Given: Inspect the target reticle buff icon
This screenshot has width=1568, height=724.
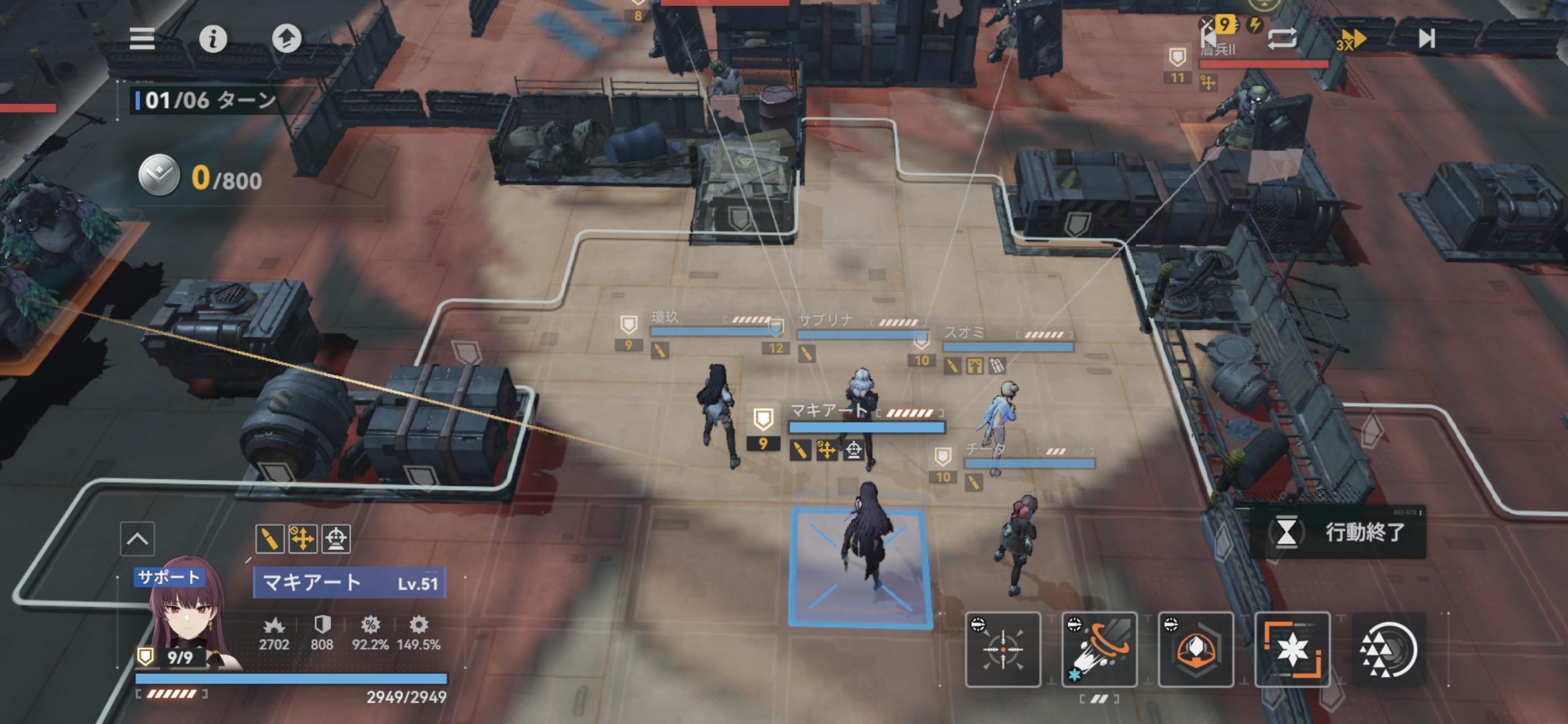Looking at the screenshot, I should (336, 539).
